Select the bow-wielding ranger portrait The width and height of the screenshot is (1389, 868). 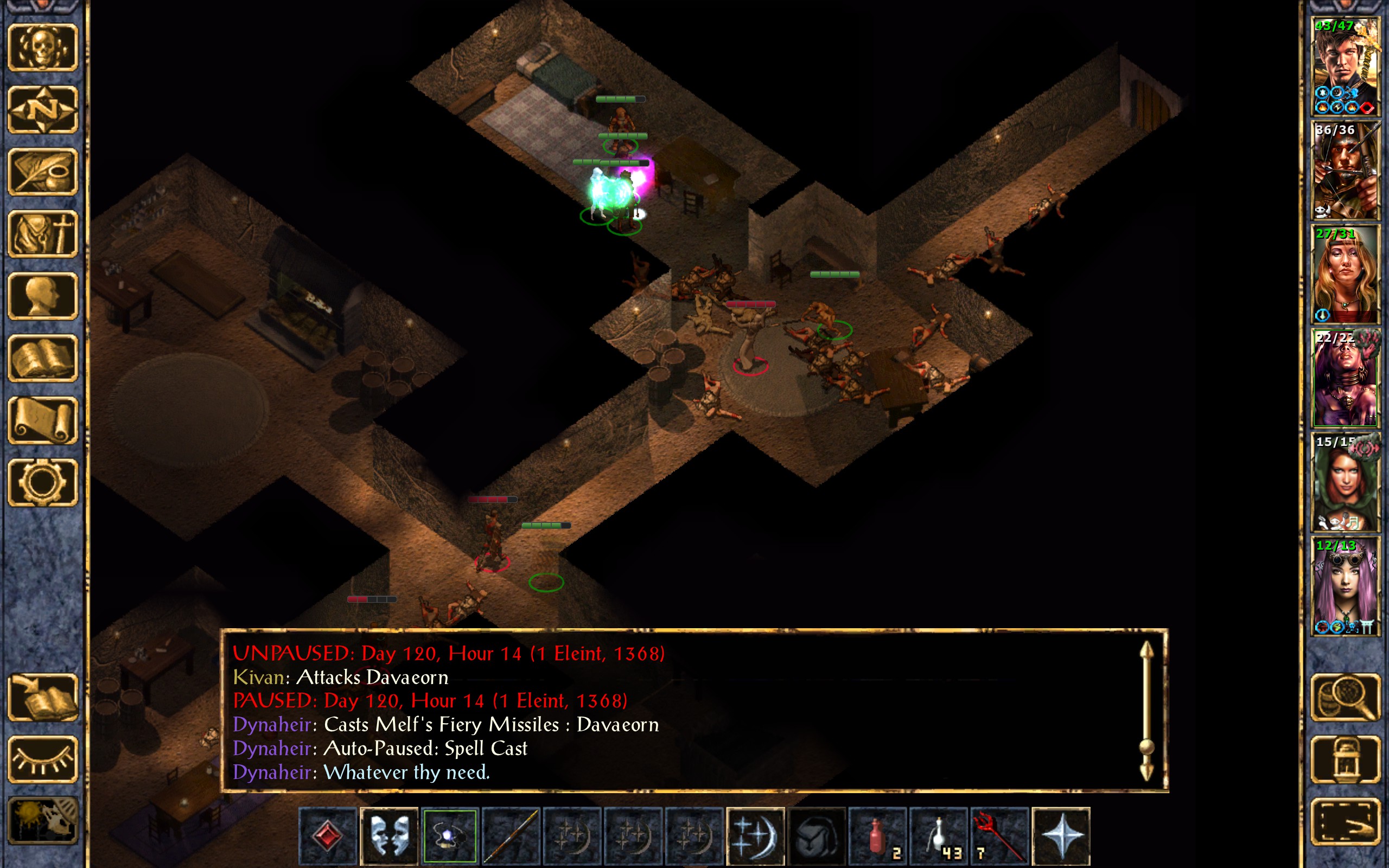click(x=1345, y=170)
